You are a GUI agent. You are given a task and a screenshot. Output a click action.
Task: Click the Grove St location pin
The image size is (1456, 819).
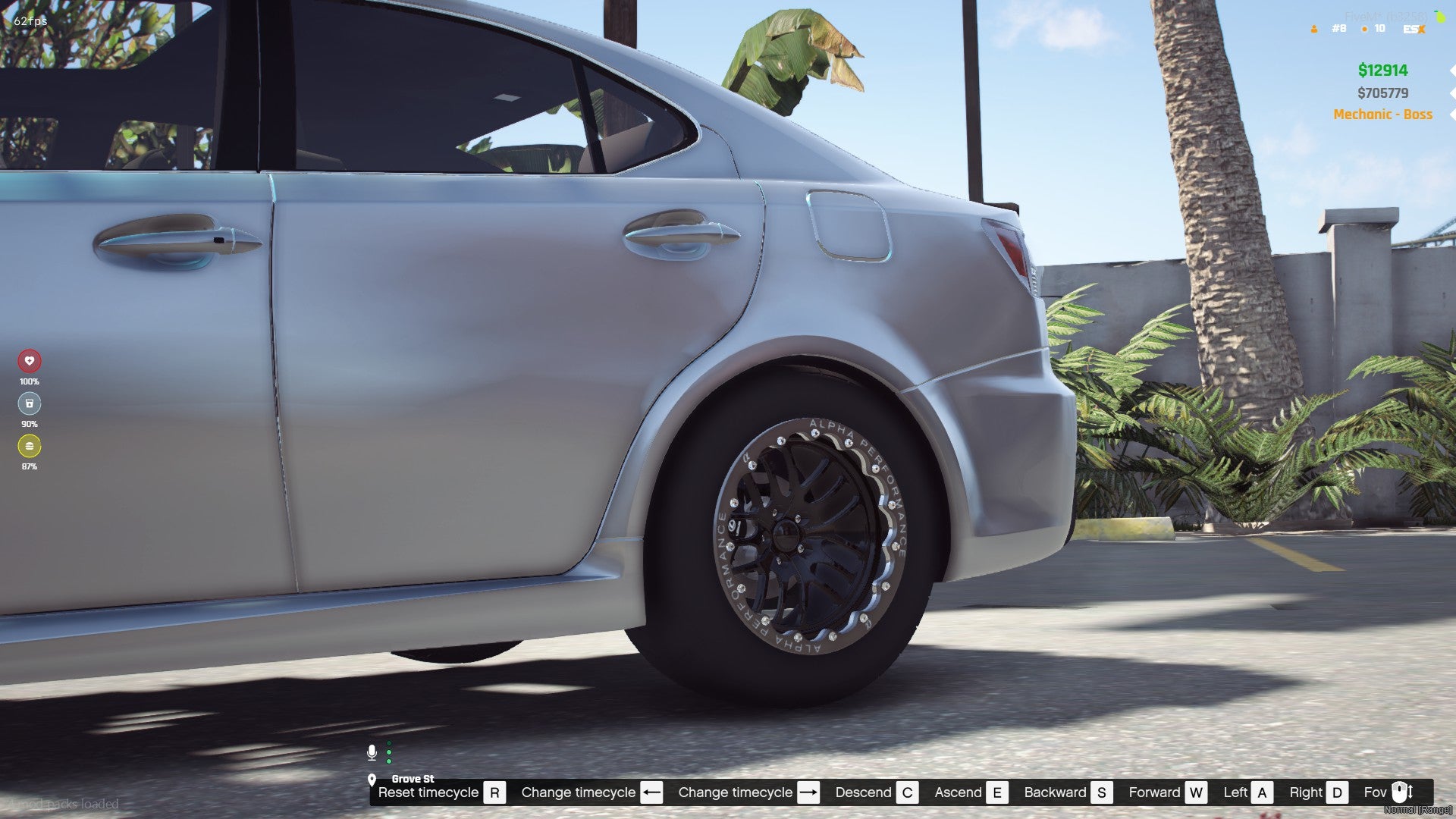(x=372, y=780)
